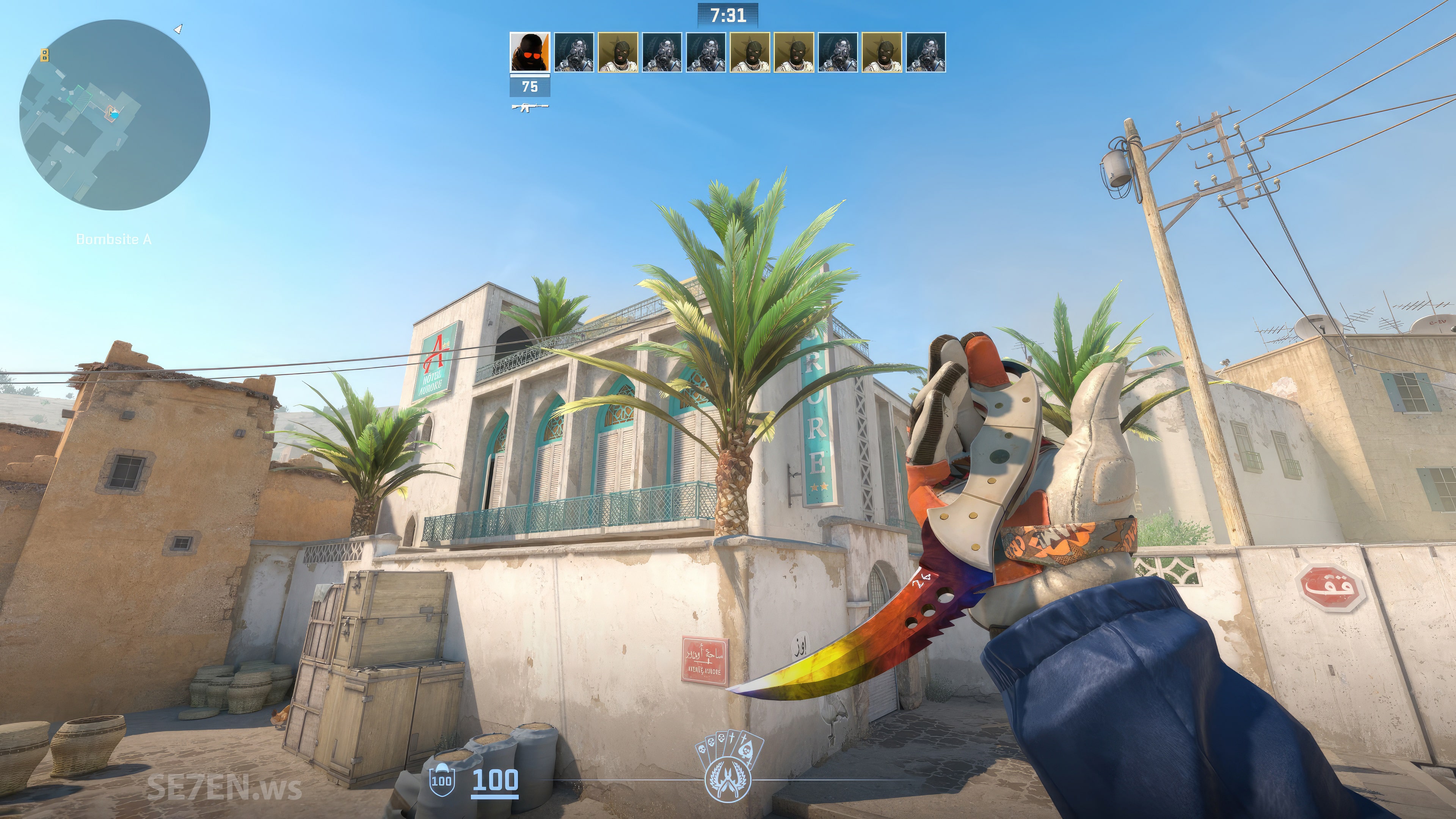Click the rifle icon below the avatar
The width and height of the screenshot is (1456, 819).
(x=530, y=106)
